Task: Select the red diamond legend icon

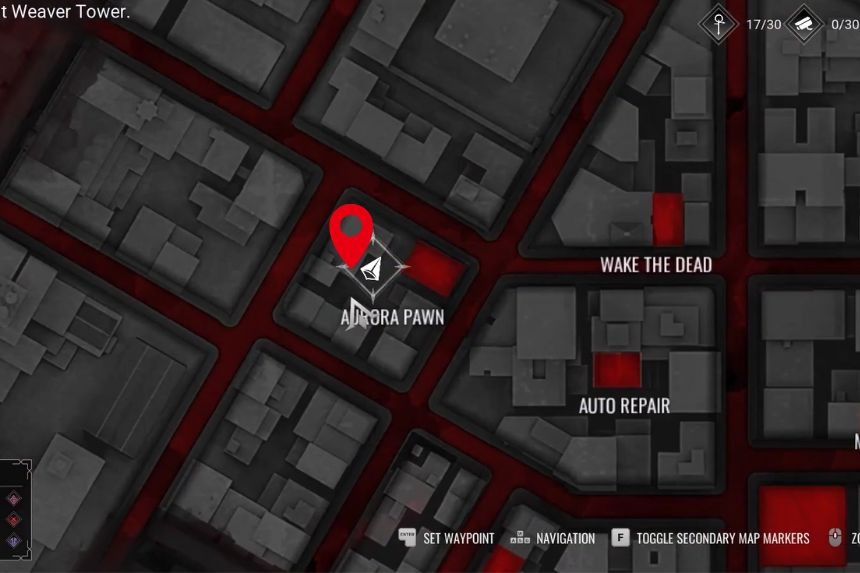Action: click(13, 520)
